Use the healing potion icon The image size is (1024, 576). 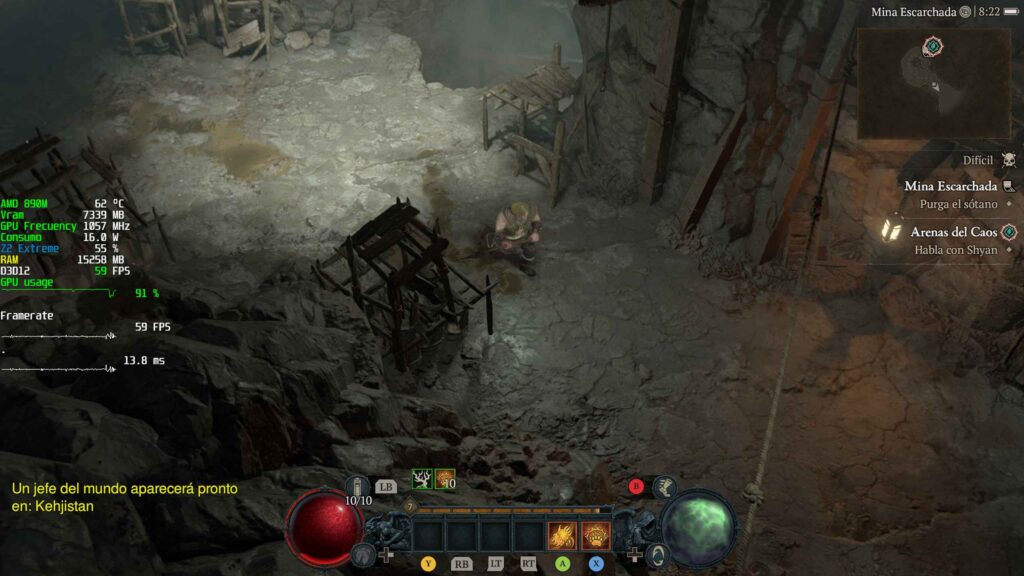click(x=359, y=486)
